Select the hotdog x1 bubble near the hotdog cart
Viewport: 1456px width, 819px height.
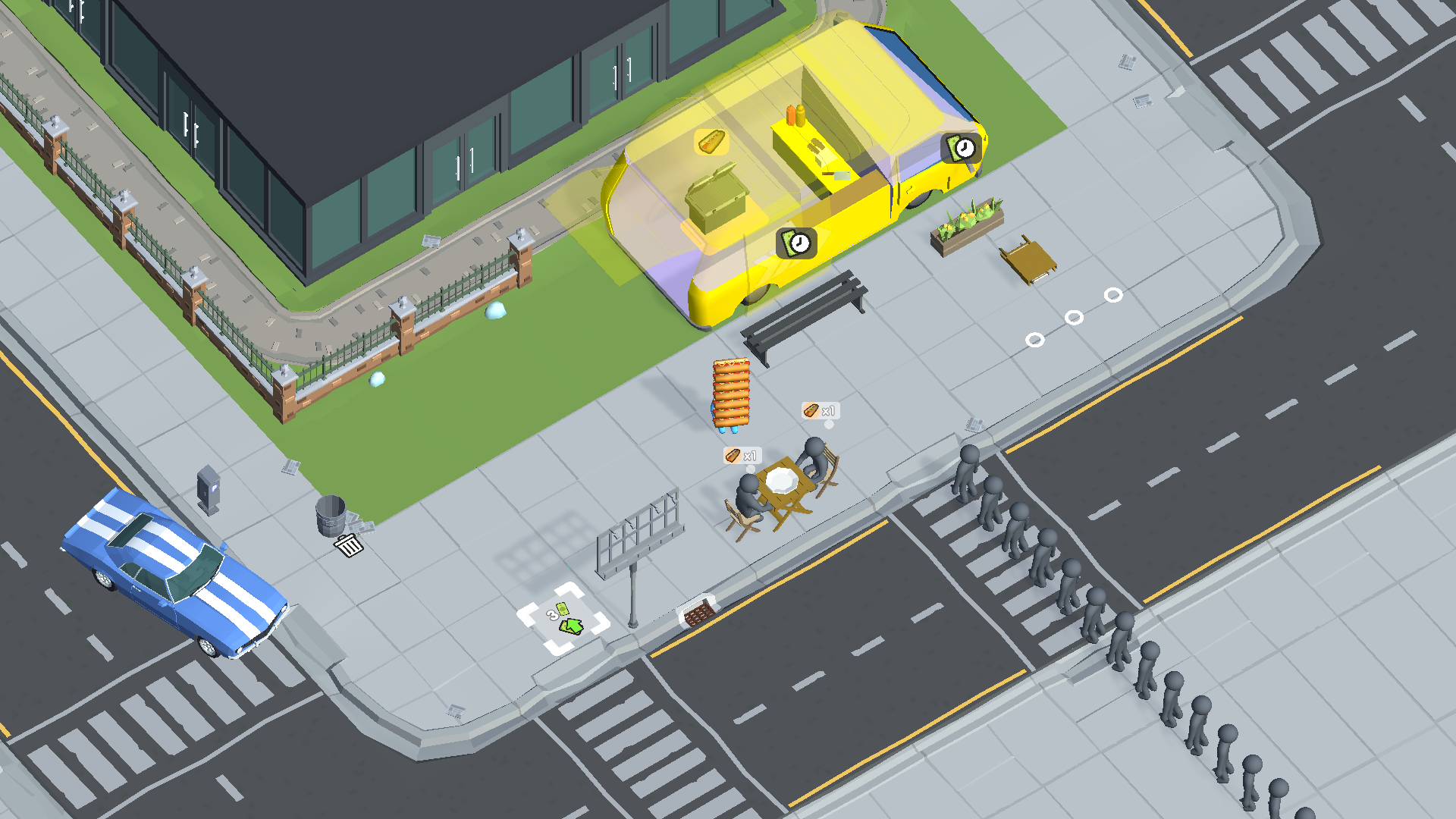741,455
